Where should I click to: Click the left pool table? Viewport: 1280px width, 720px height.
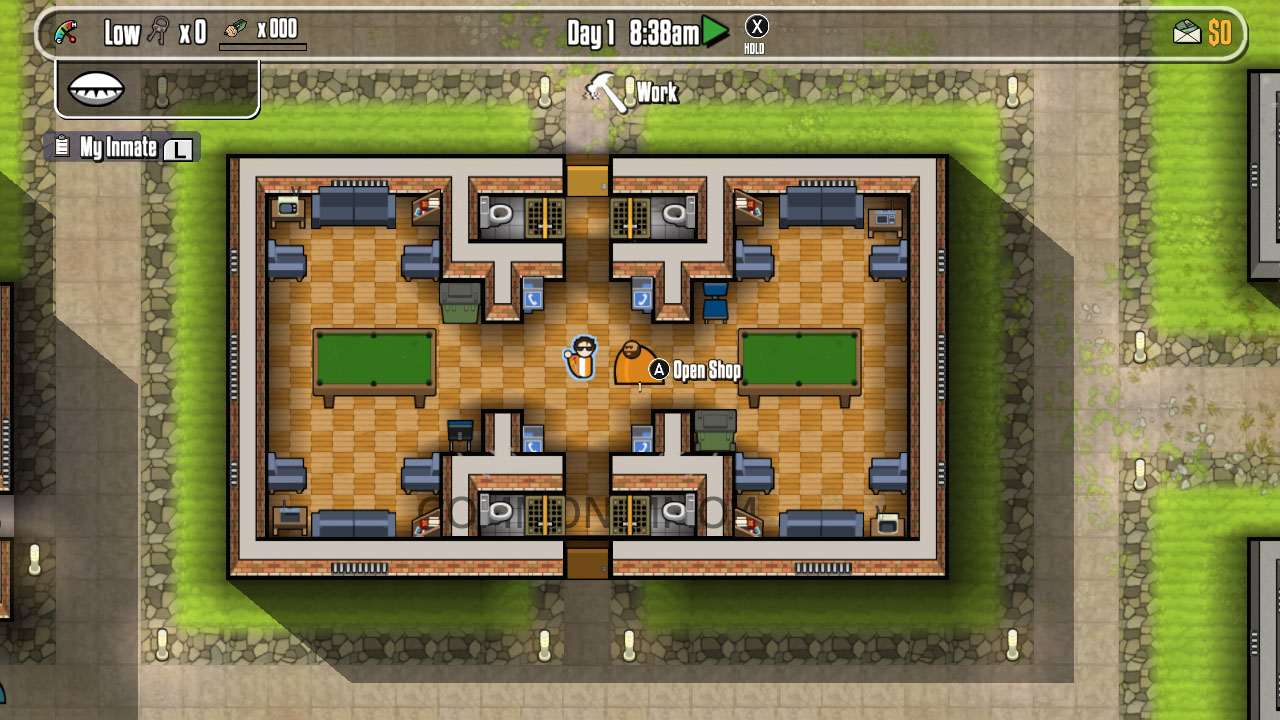373,362
